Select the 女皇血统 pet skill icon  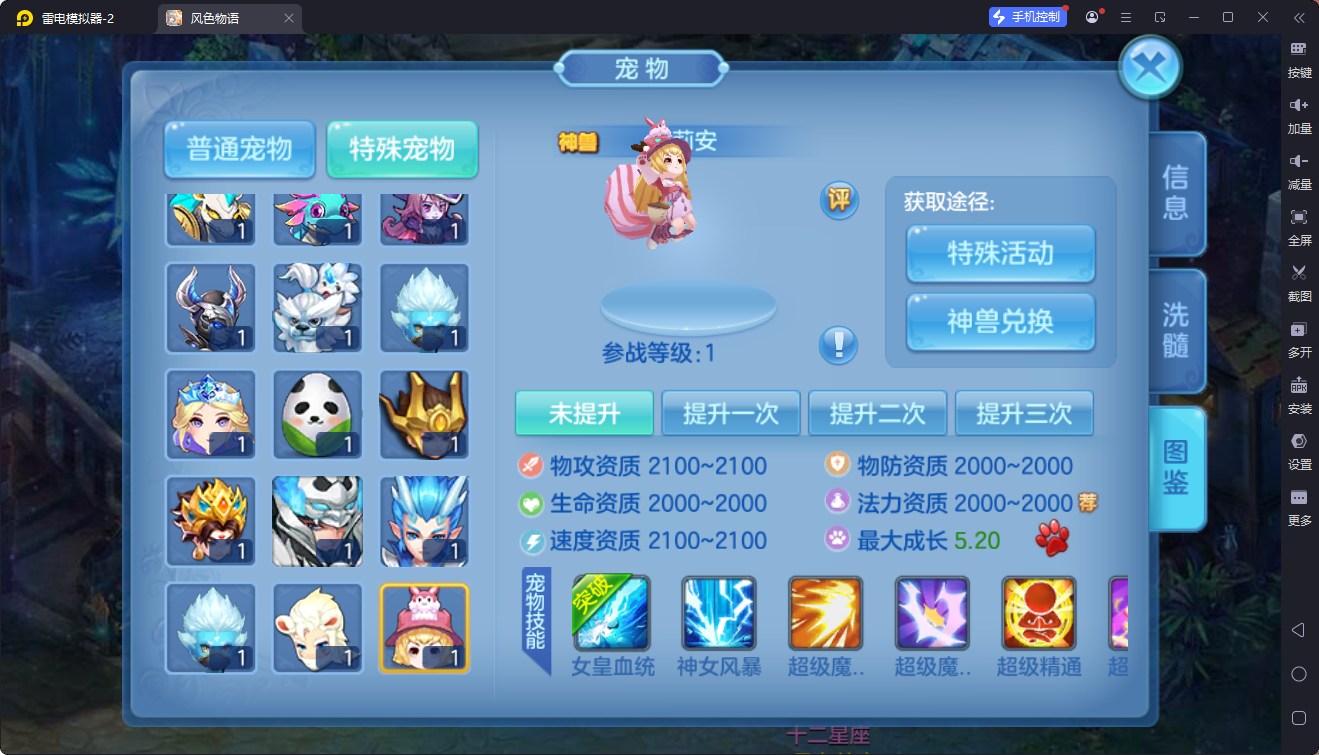(611, 611)
